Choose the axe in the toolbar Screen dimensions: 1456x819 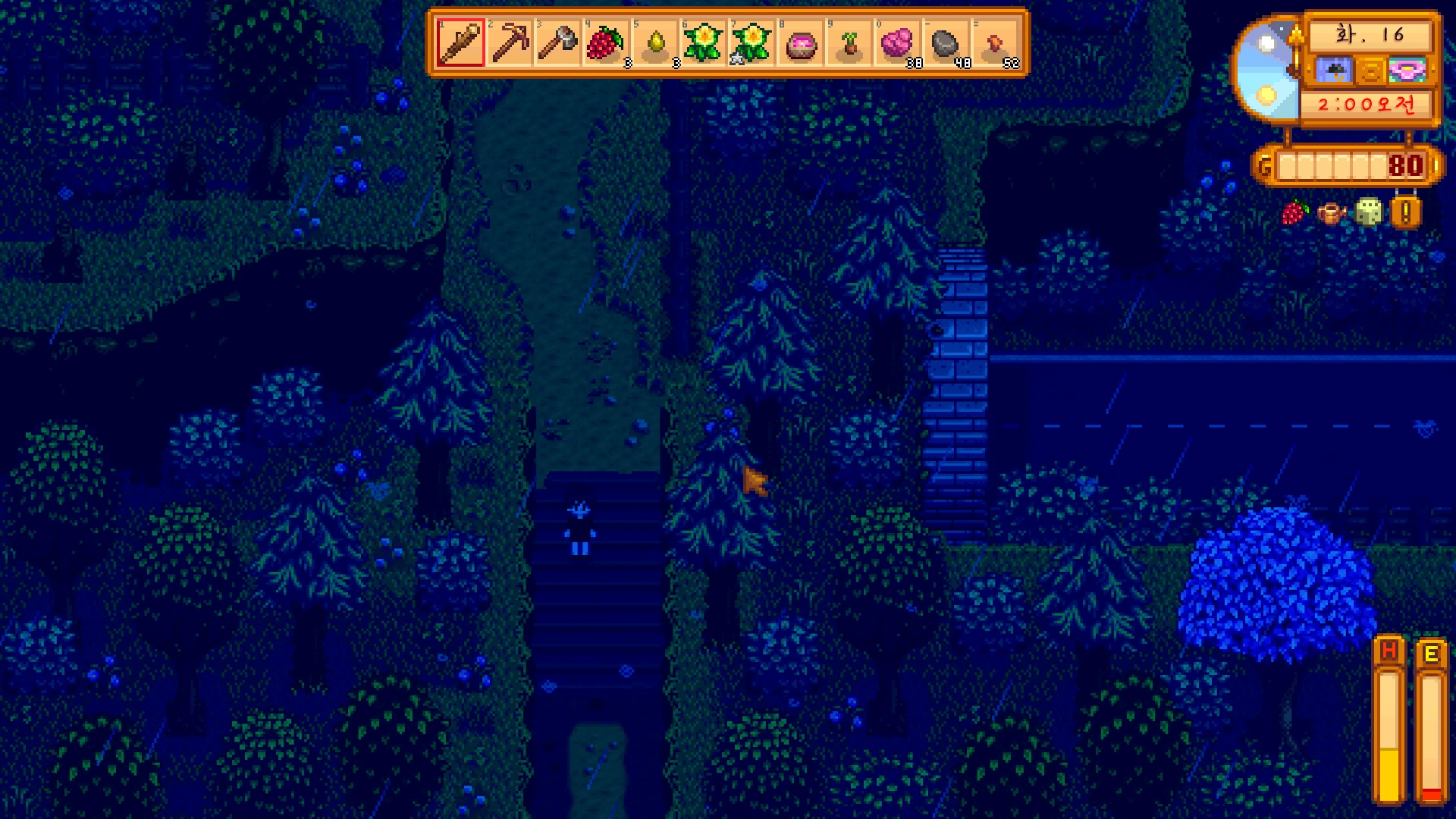click(557, 43)
